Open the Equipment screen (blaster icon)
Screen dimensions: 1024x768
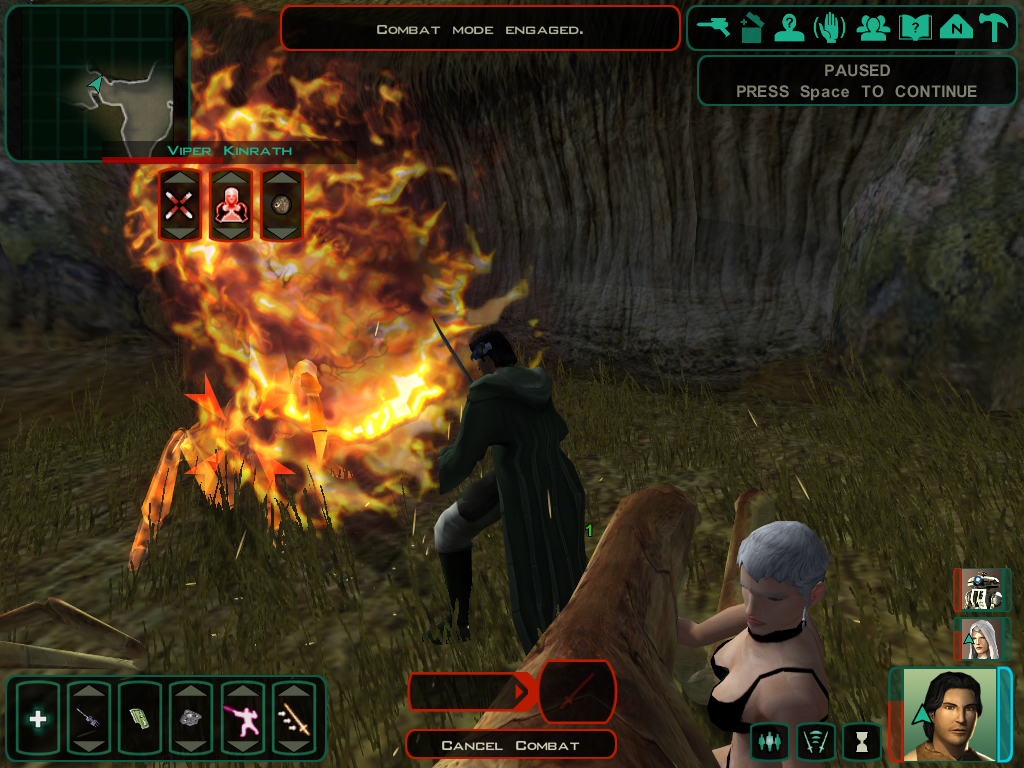click(x=713, y=28)
